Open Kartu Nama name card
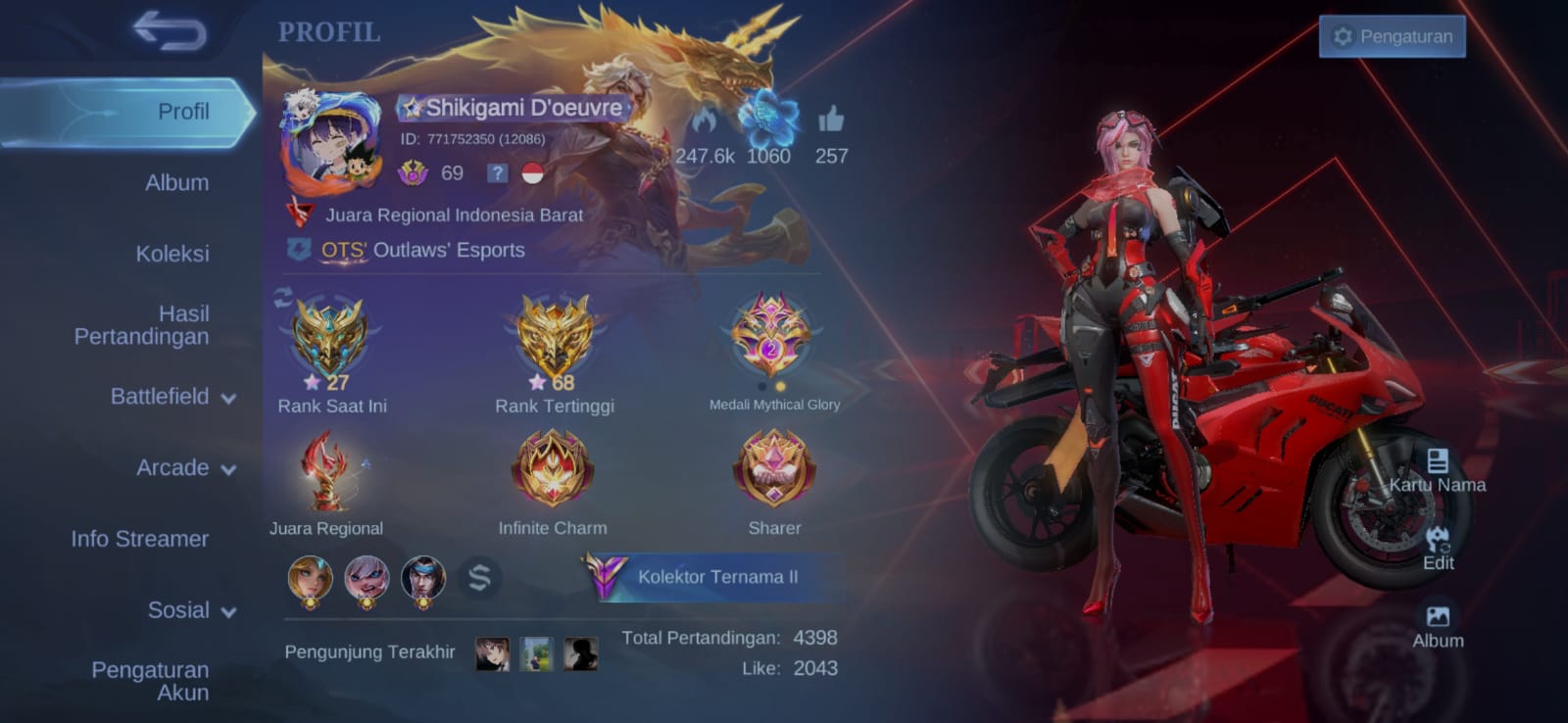 coord(1437,470)
